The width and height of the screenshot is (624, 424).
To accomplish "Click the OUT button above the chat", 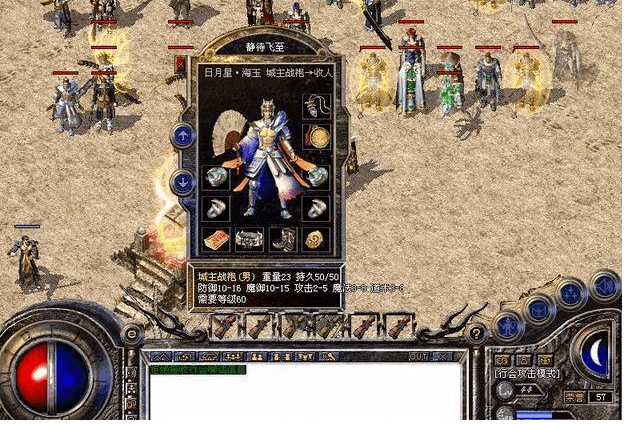I will coord(418,356).
